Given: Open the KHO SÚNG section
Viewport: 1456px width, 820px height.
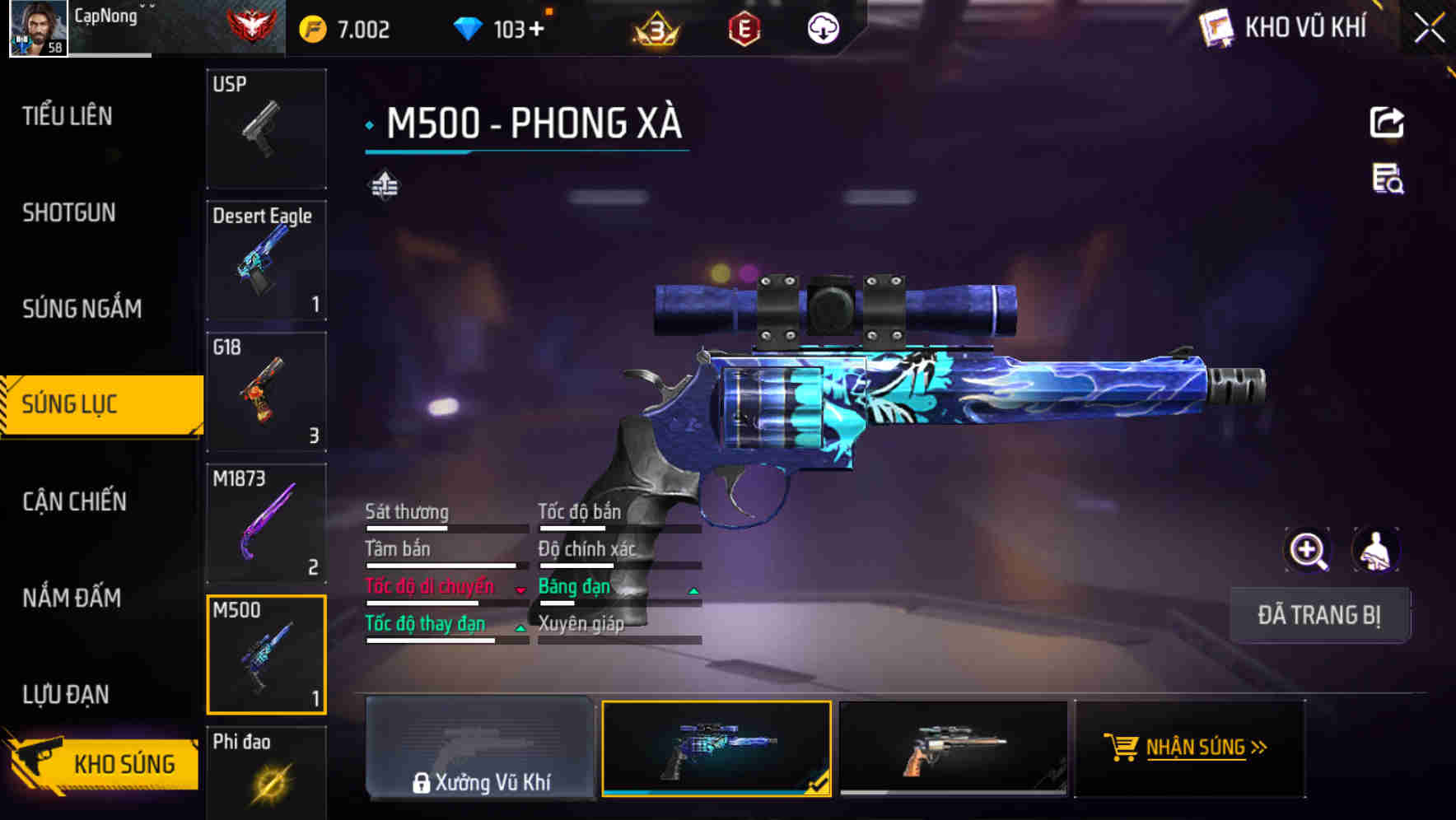Looking at the screenshot, I should point(101,763).
